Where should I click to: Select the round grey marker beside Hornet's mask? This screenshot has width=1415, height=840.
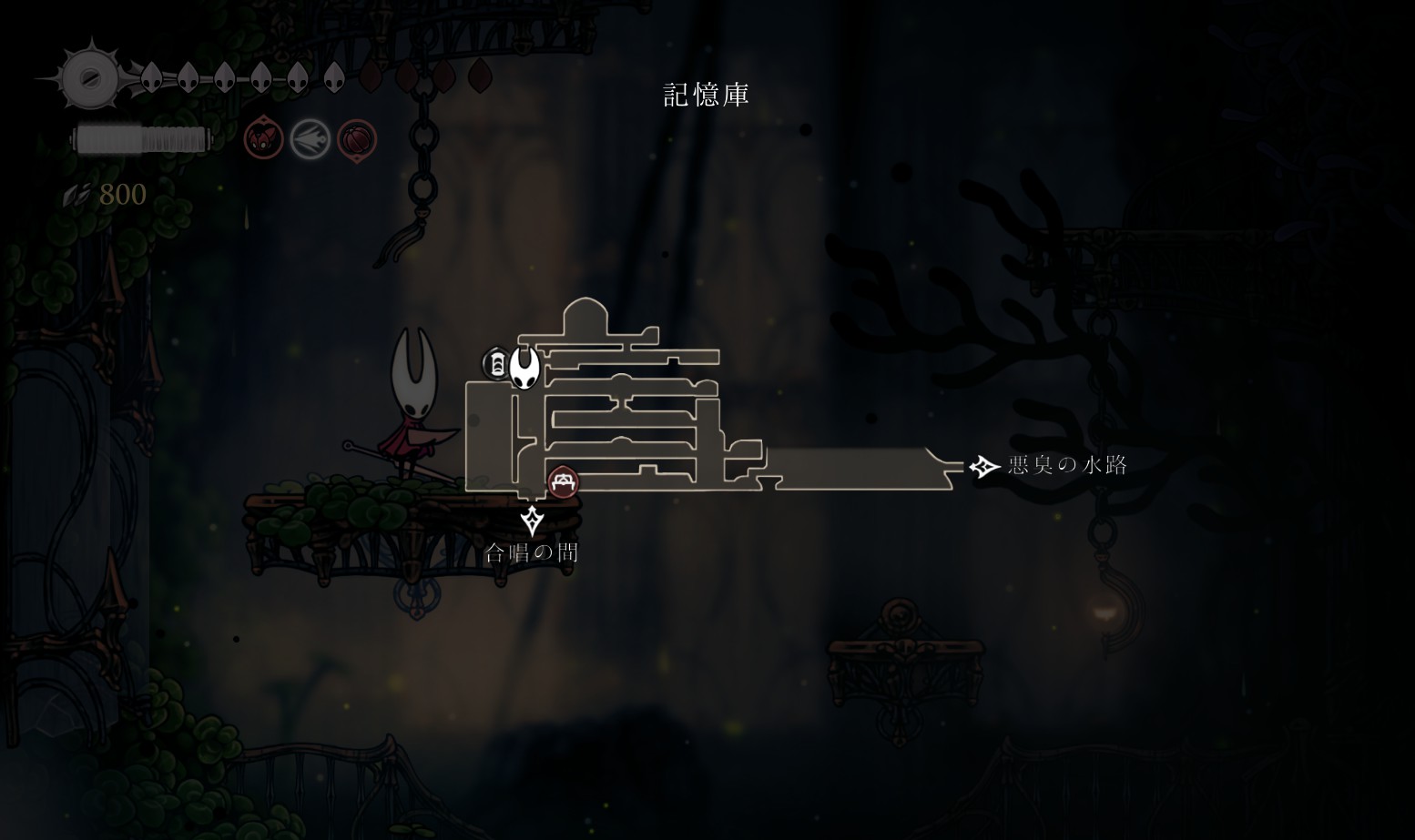[x=496, y=364]
